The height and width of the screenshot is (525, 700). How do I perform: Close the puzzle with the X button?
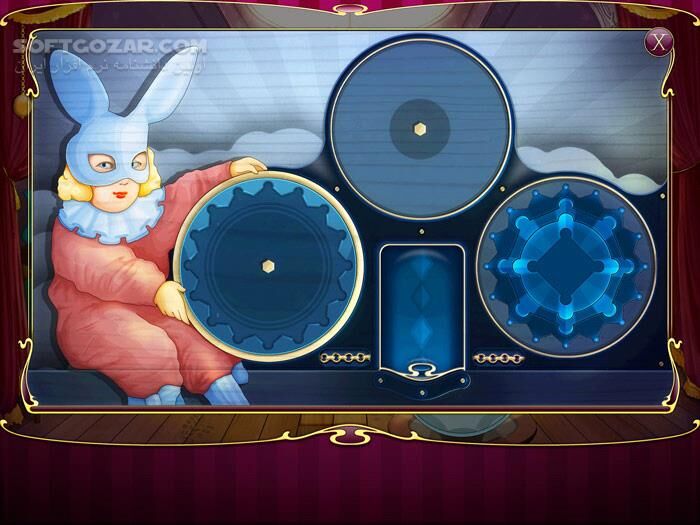[657, 42]
